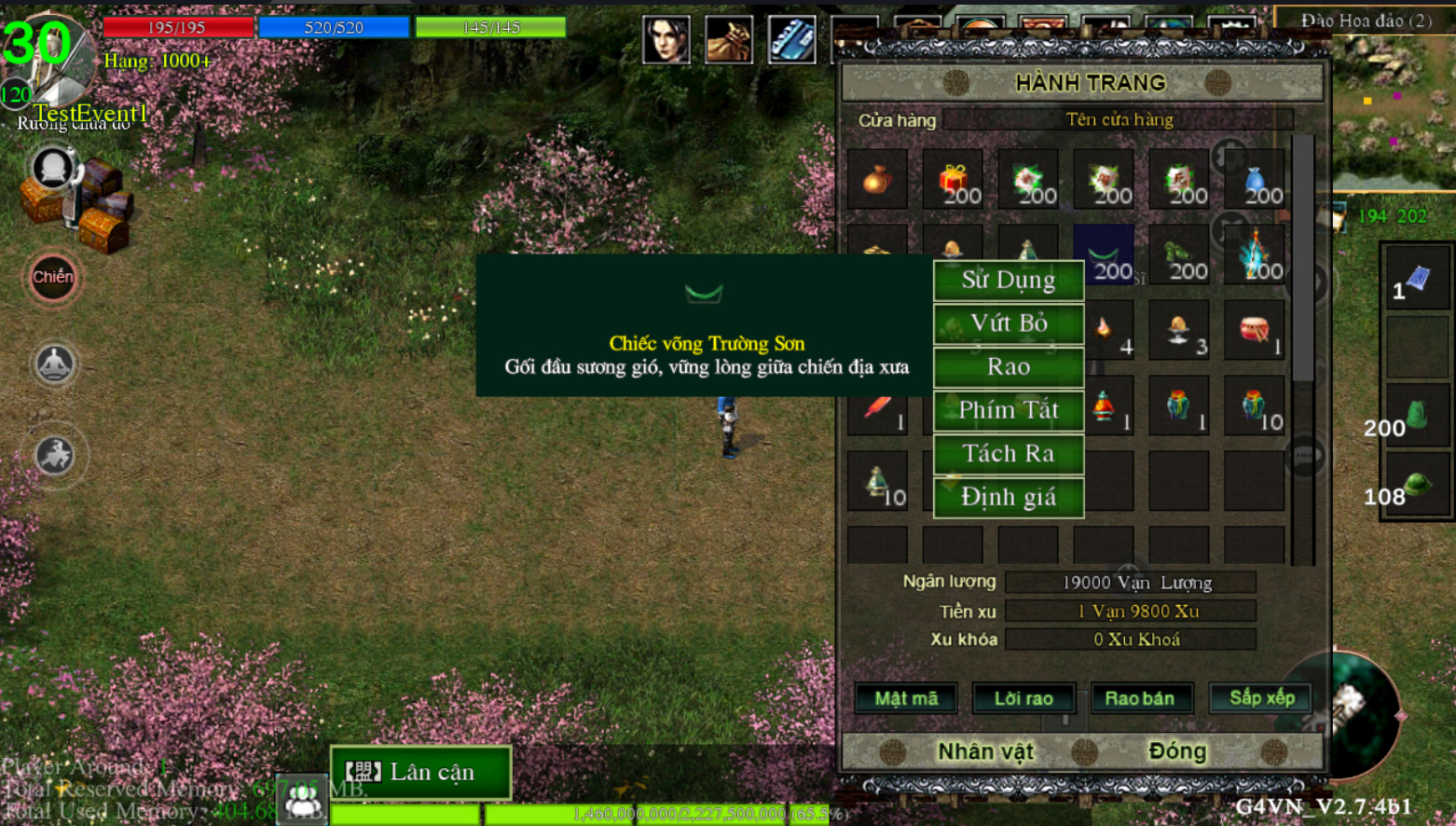1456x826 pixels.
Task: Click the meditation pose icon on the left
Action: tap(54, 363)
